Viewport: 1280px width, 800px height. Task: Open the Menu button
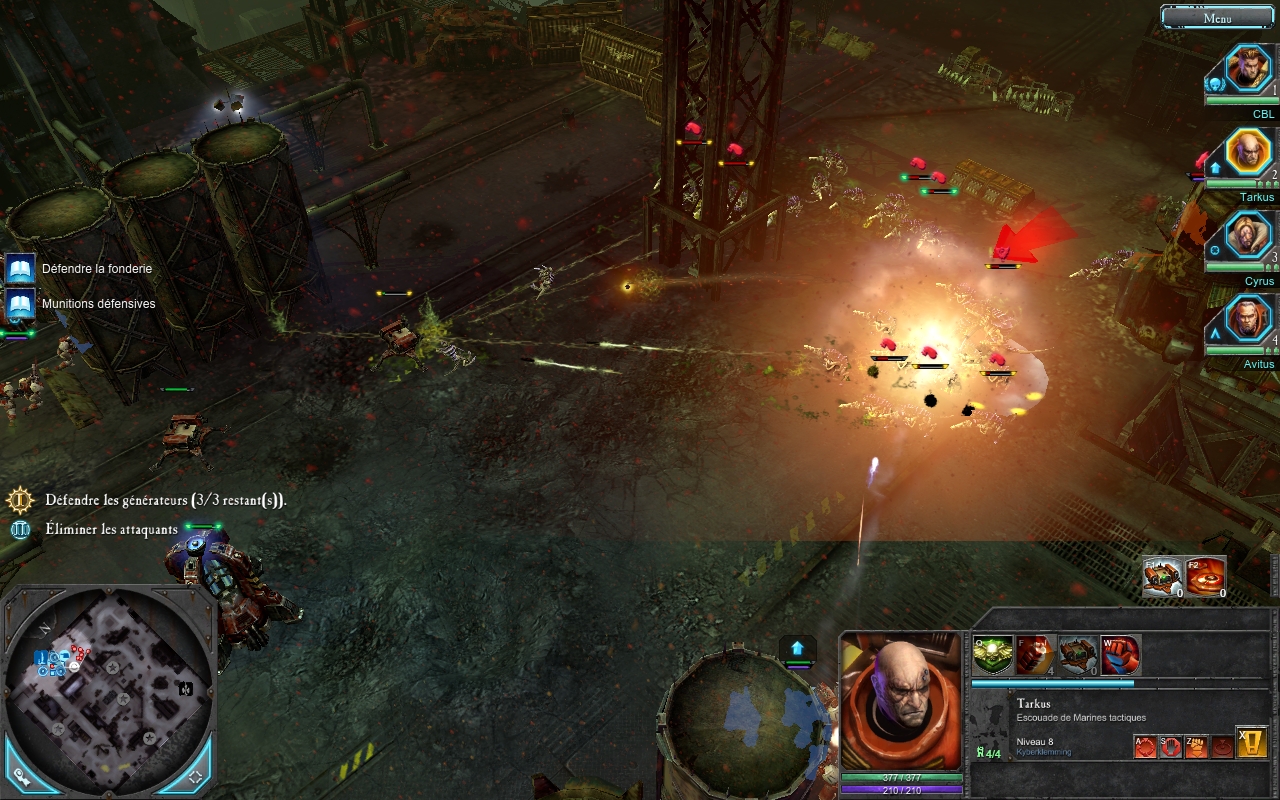pyautogui.click(x=1217, y=17)
